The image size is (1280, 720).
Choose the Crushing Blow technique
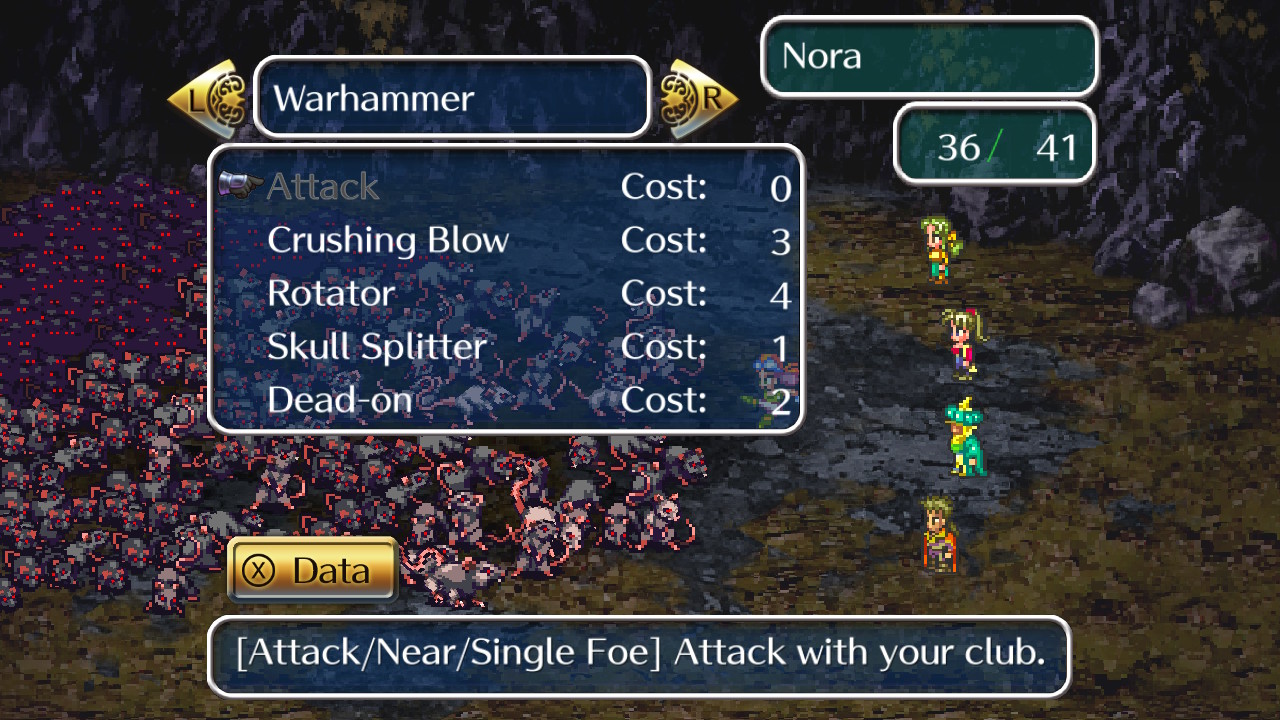(388, 241)
